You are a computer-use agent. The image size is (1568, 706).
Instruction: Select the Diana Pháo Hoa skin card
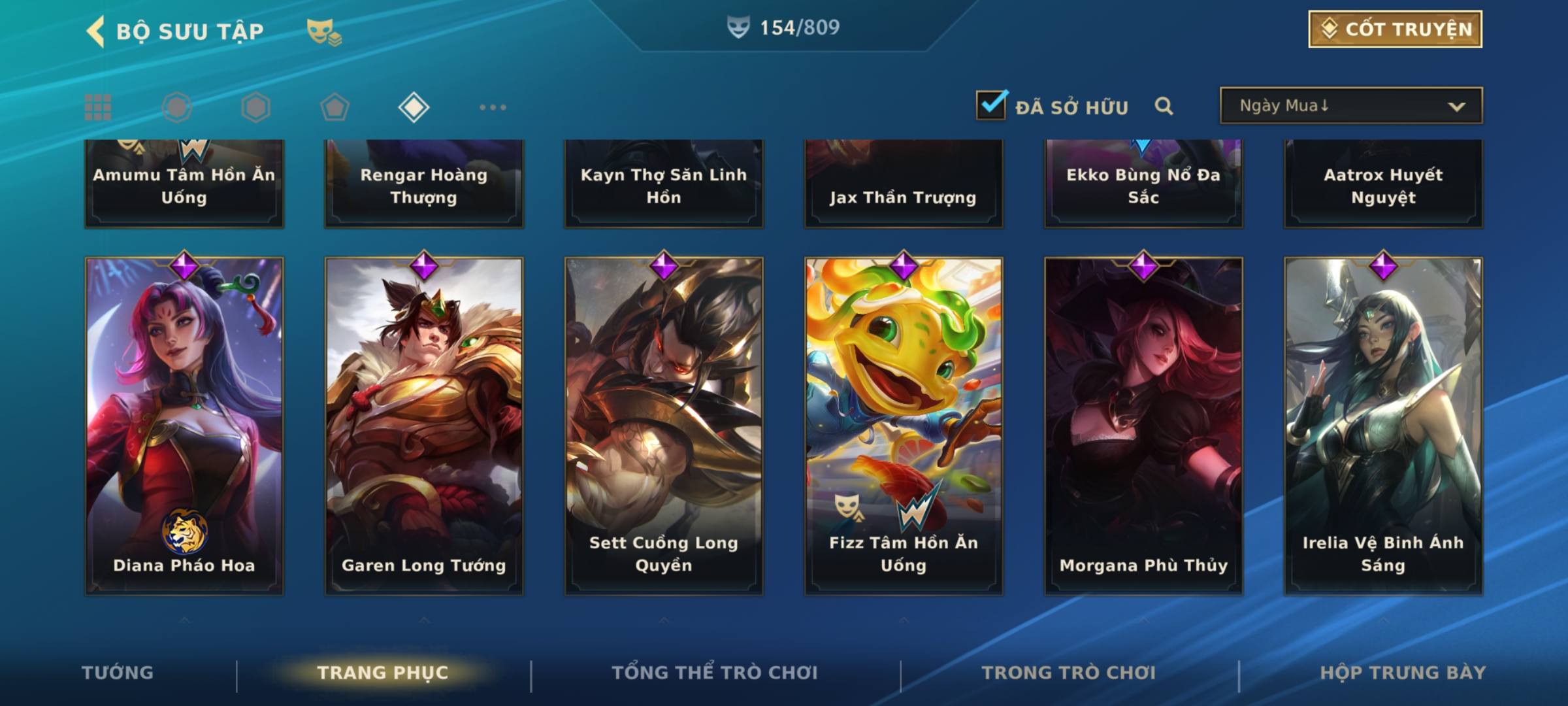[184, 425]
